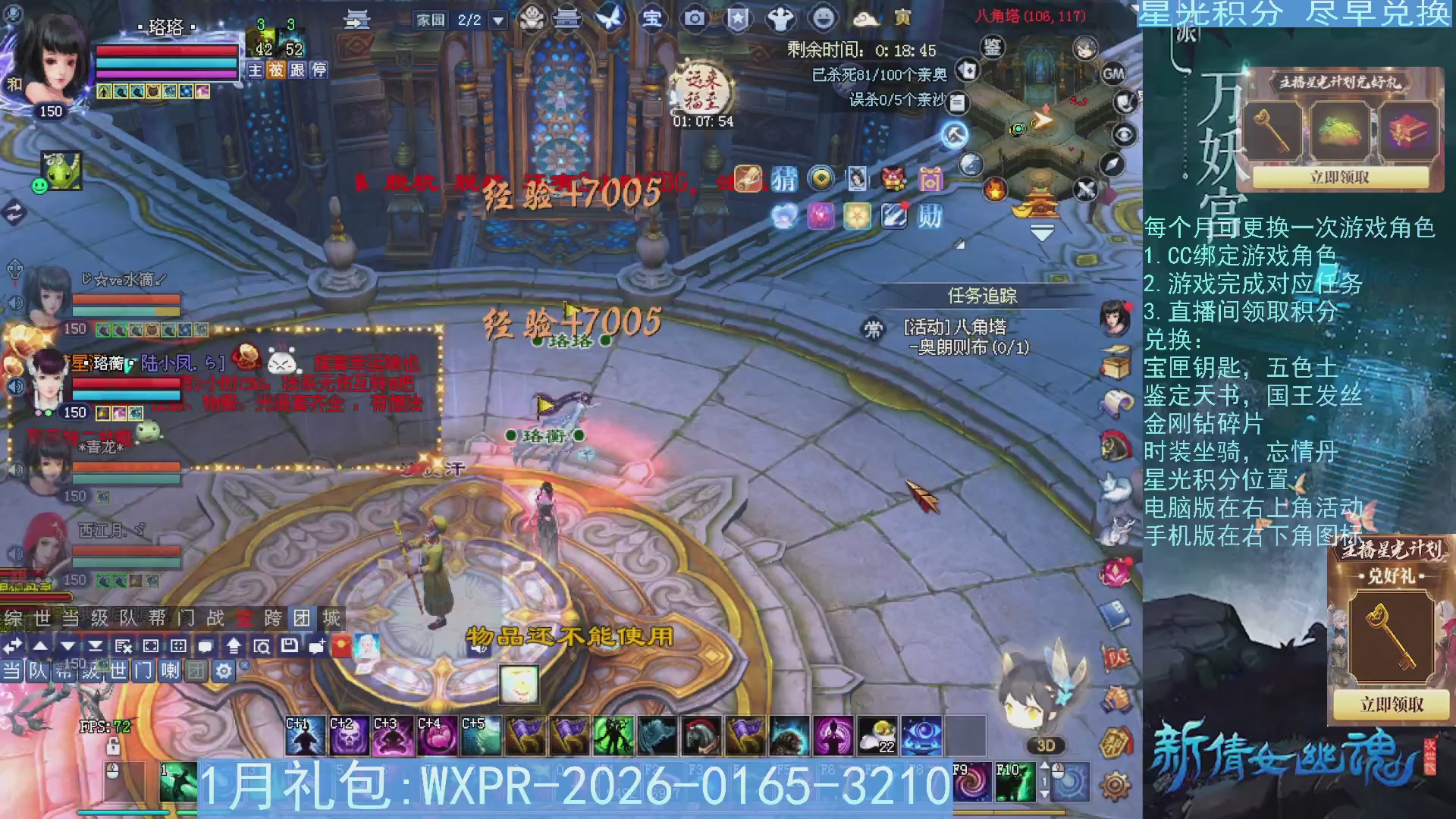Open the 家园 2/2 dropdown arrow
The height and width of the screenshot is (819, 1456).
(x=497, y=19)
